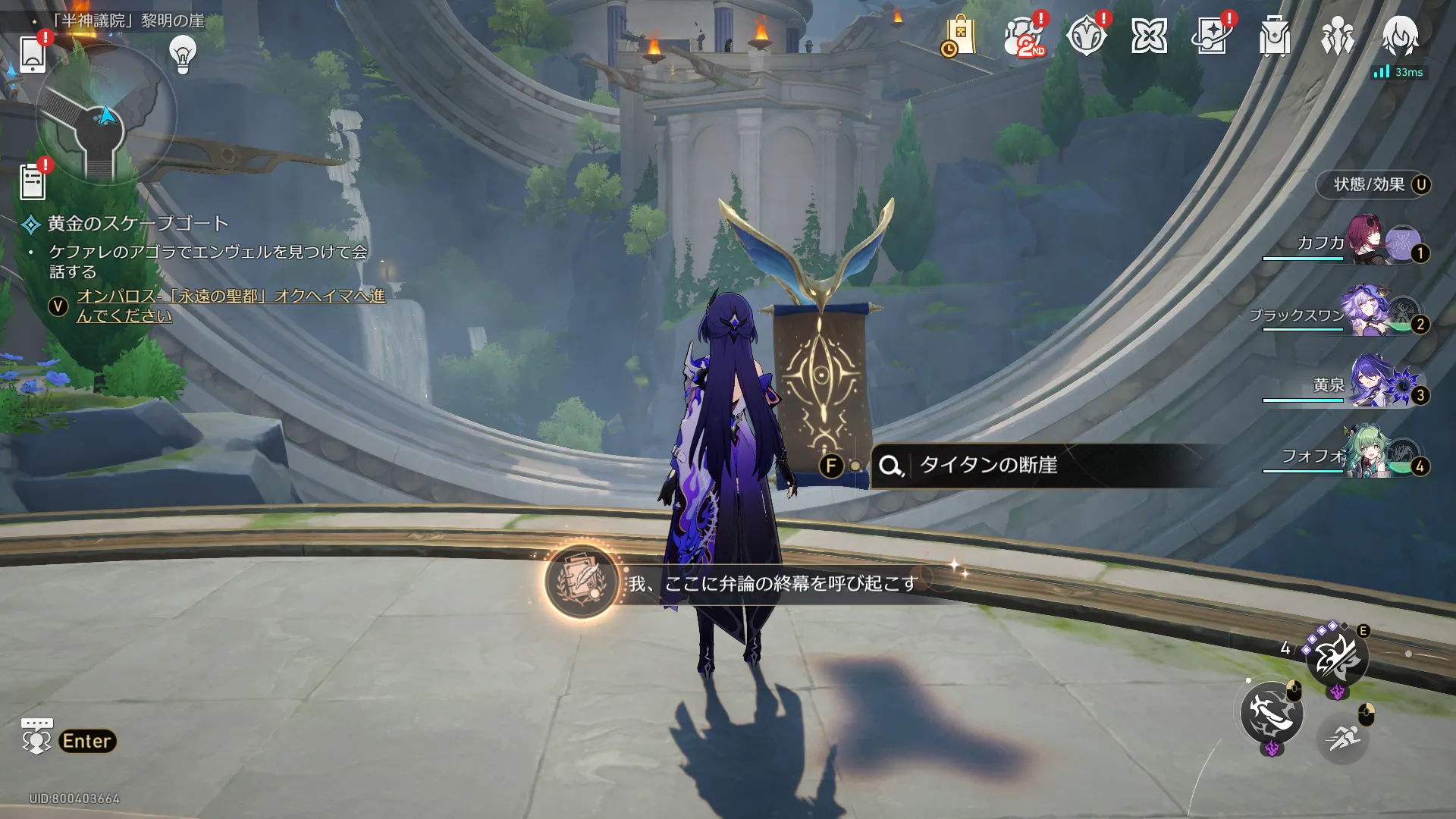Open the travel log event icon
Viewport: 1456px width, 819px height.
point(1086,36)
